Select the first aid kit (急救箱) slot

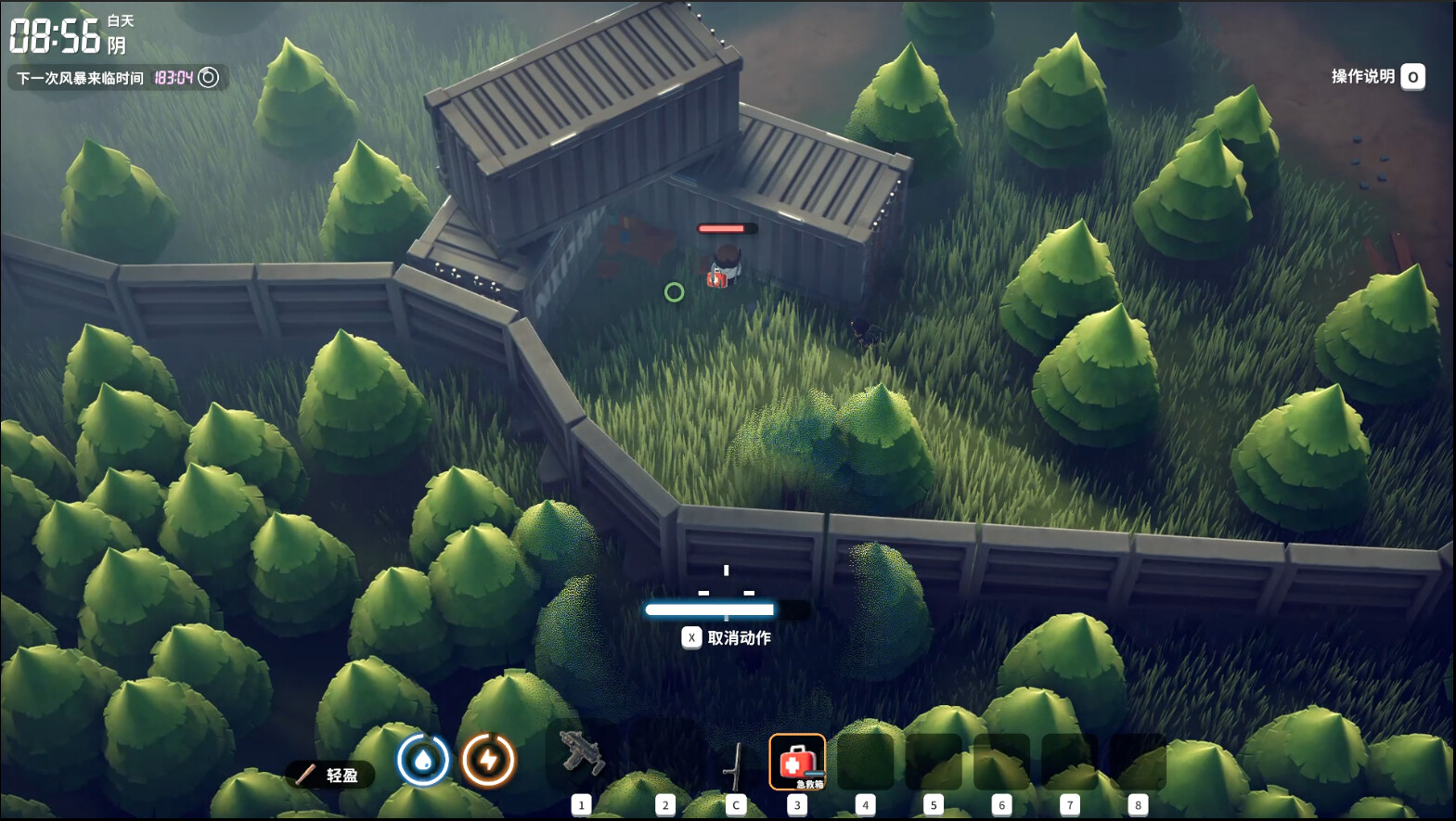(796, 762)
